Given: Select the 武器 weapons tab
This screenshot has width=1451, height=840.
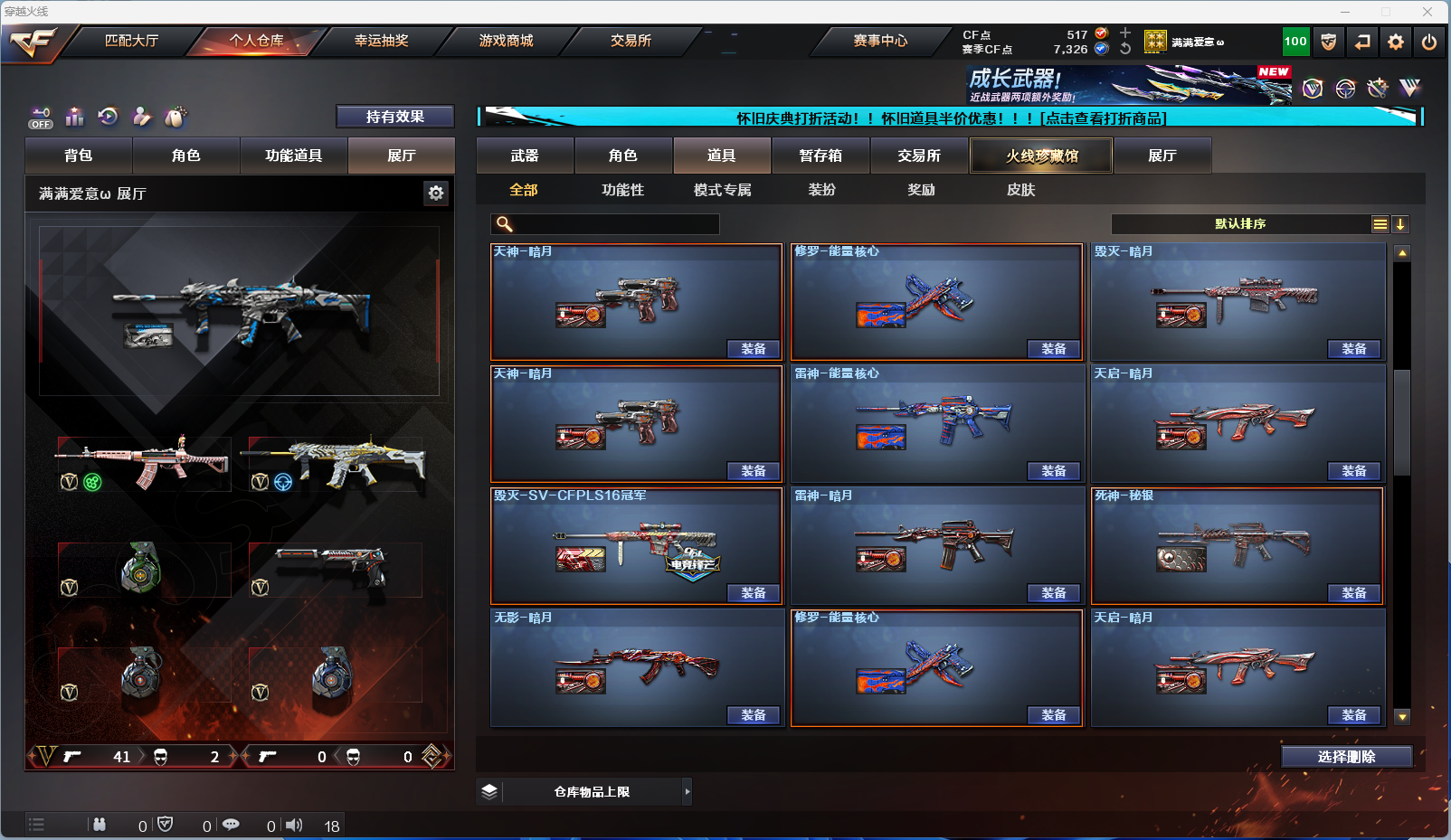Looking at the screenshot, I should tap(525, 156).
